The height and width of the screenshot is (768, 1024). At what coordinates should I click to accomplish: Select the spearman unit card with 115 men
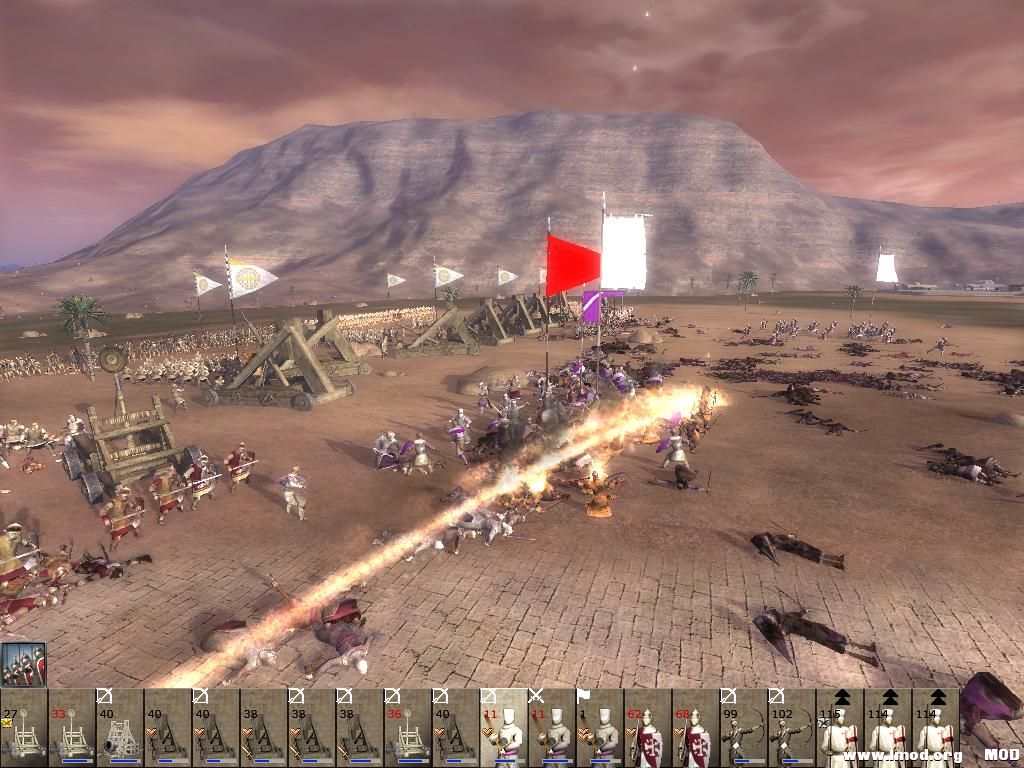pyautogui.click(x=839, y=729)
